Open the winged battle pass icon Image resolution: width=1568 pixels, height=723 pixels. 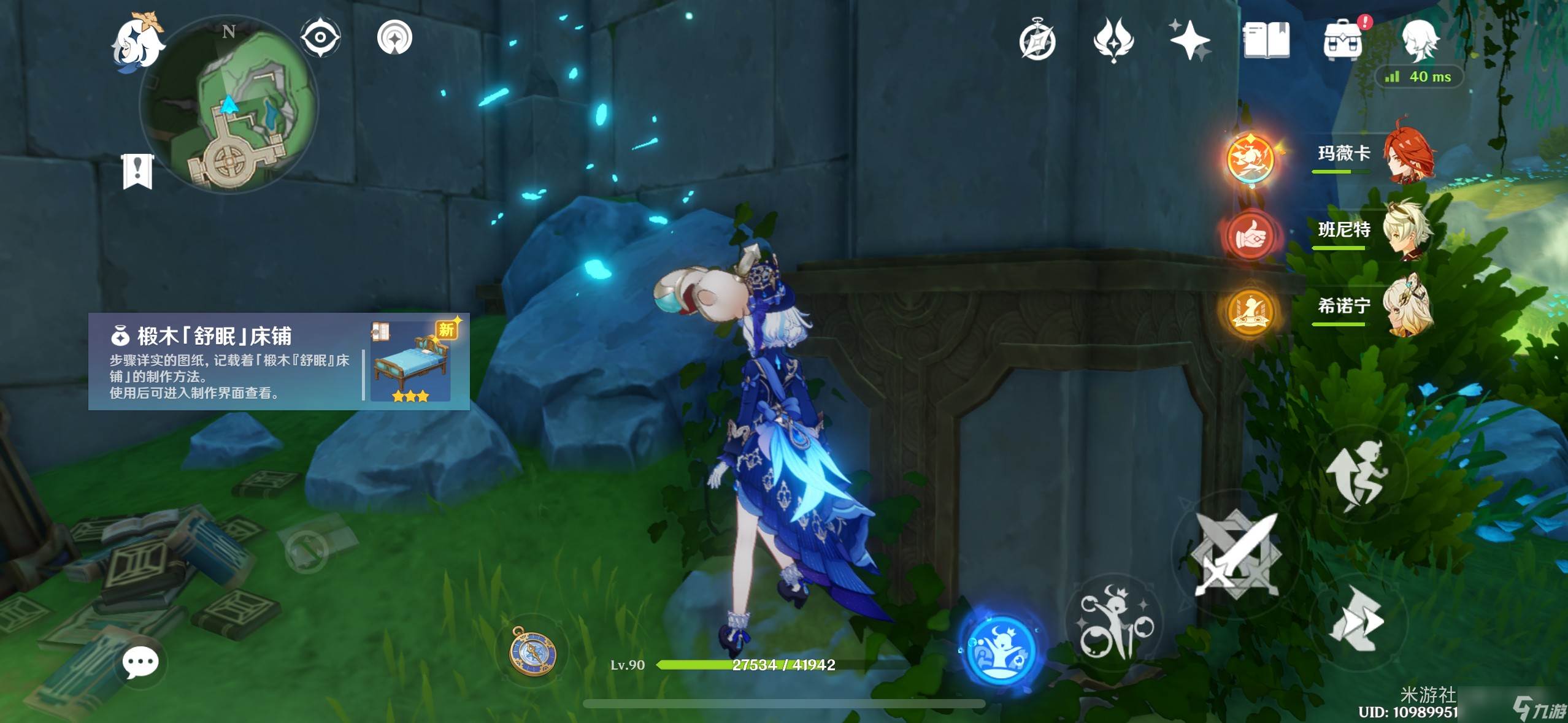click(1113, 40)
